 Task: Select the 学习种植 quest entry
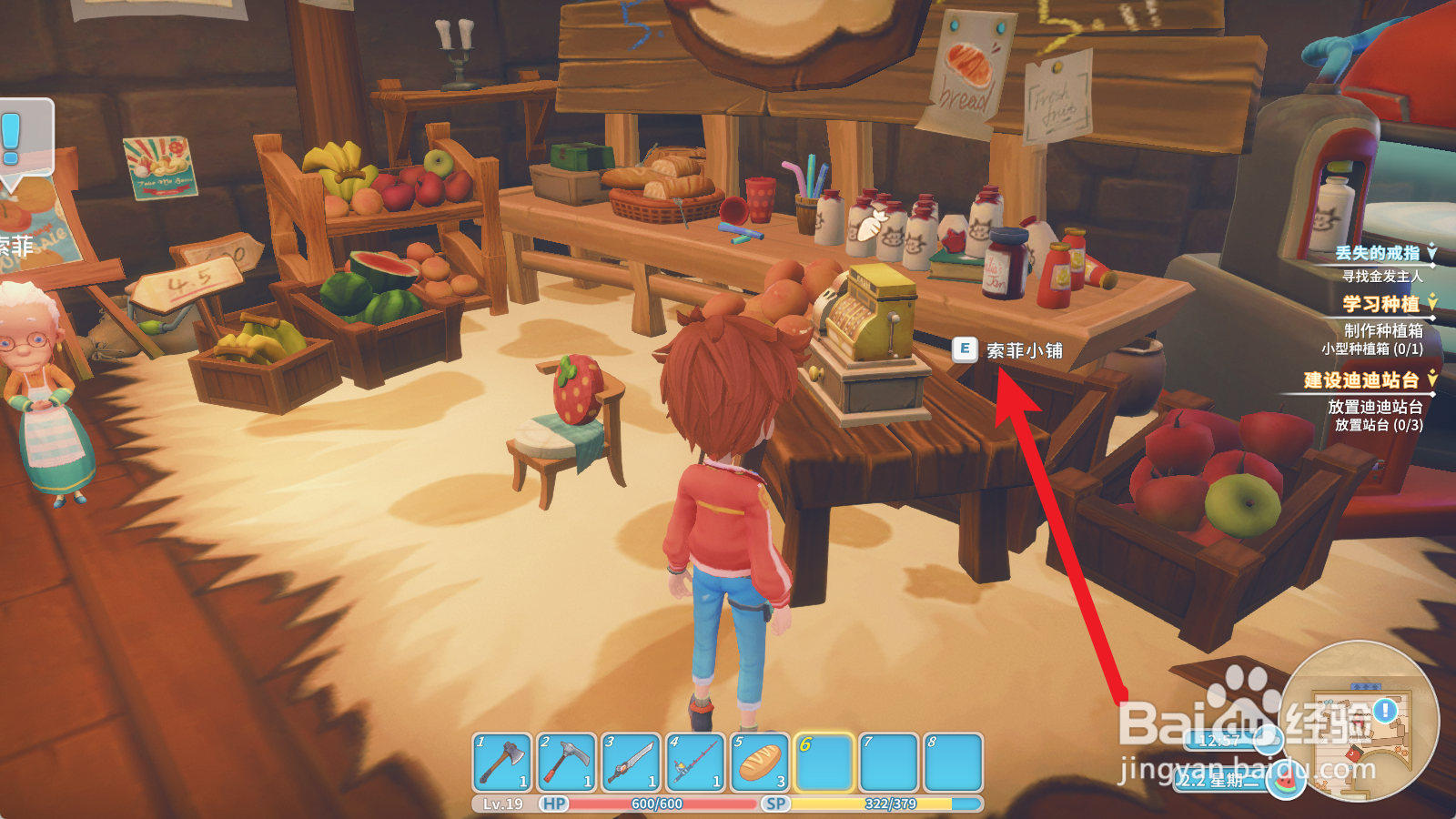click(x=1380, y=304)
